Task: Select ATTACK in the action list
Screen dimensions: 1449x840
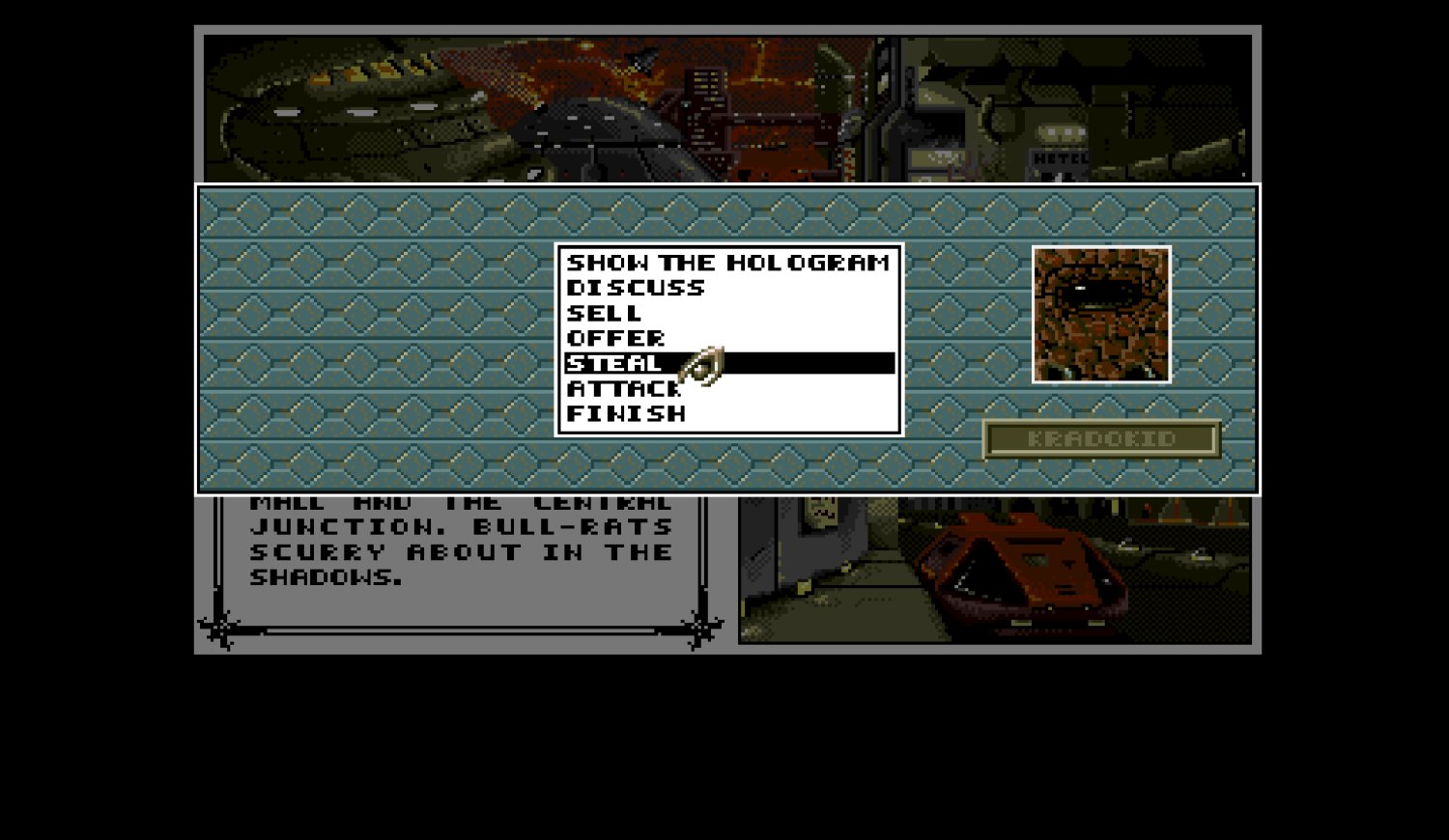Action: point(622,388)
